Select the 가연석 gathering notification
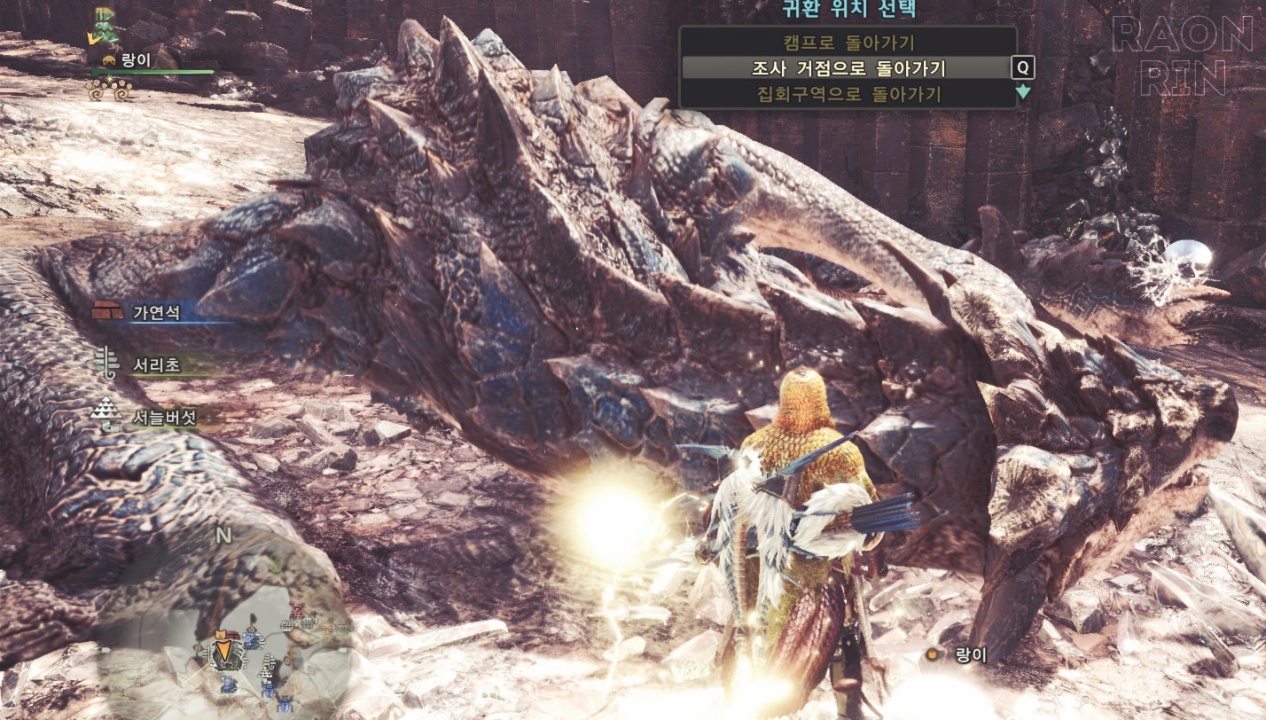This screenshot has height=720, width=1266. click(156, 312)
